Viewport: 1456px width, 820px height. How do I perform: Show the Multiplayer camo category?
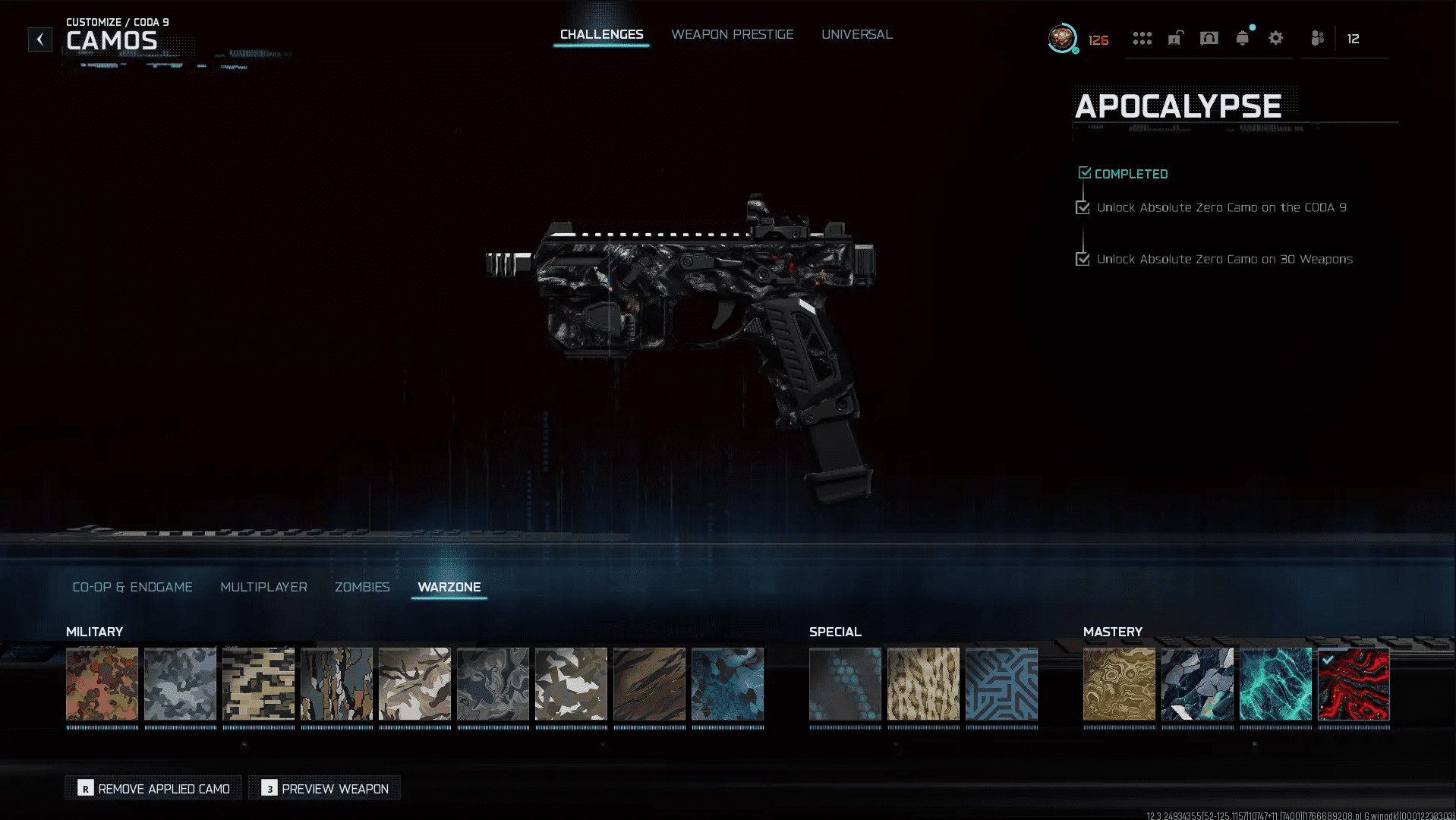click(263, 587)
